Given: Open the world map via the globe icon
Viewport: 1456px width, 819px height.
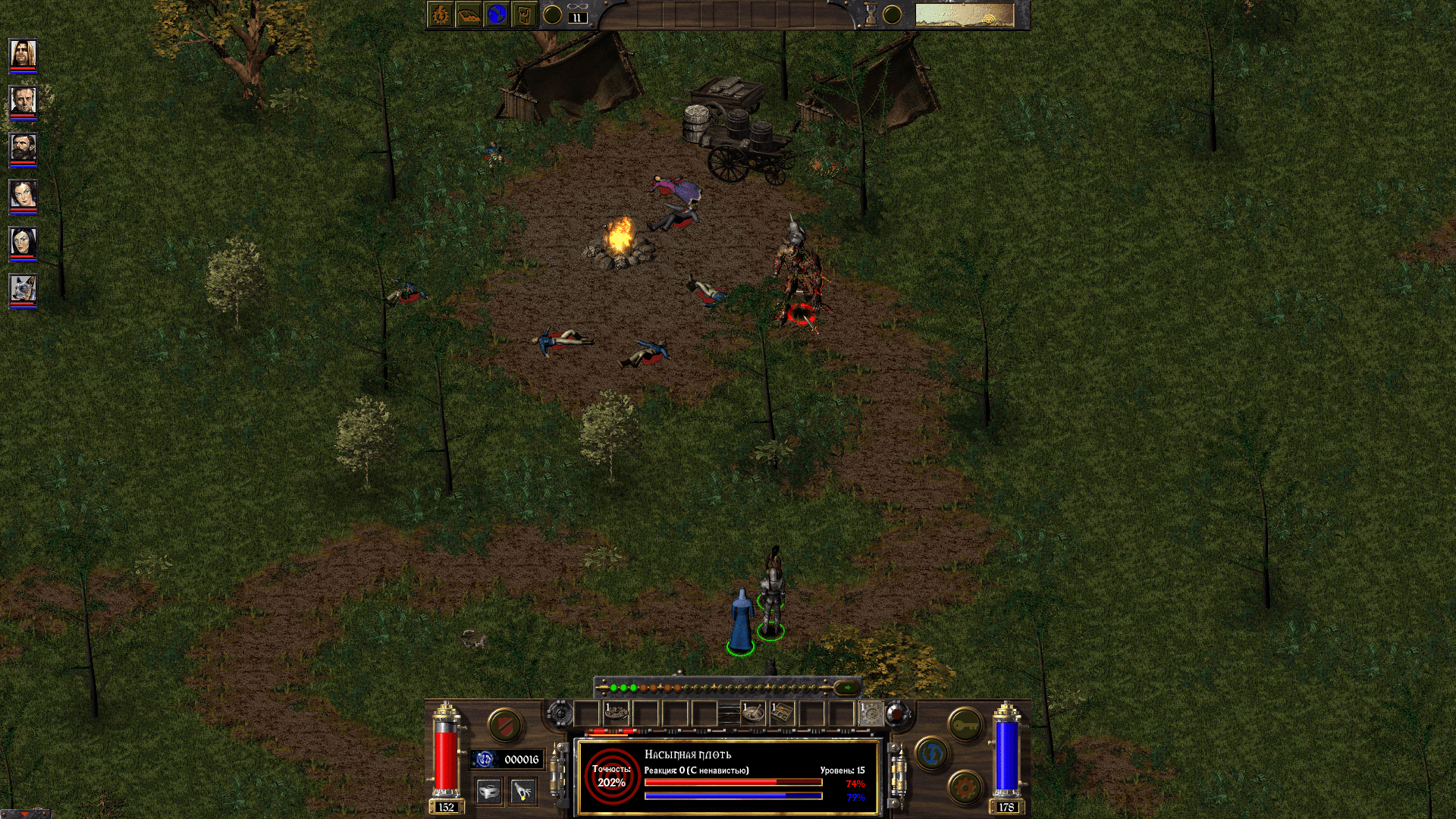Looking at the screenshot, I should click(497, 14).
